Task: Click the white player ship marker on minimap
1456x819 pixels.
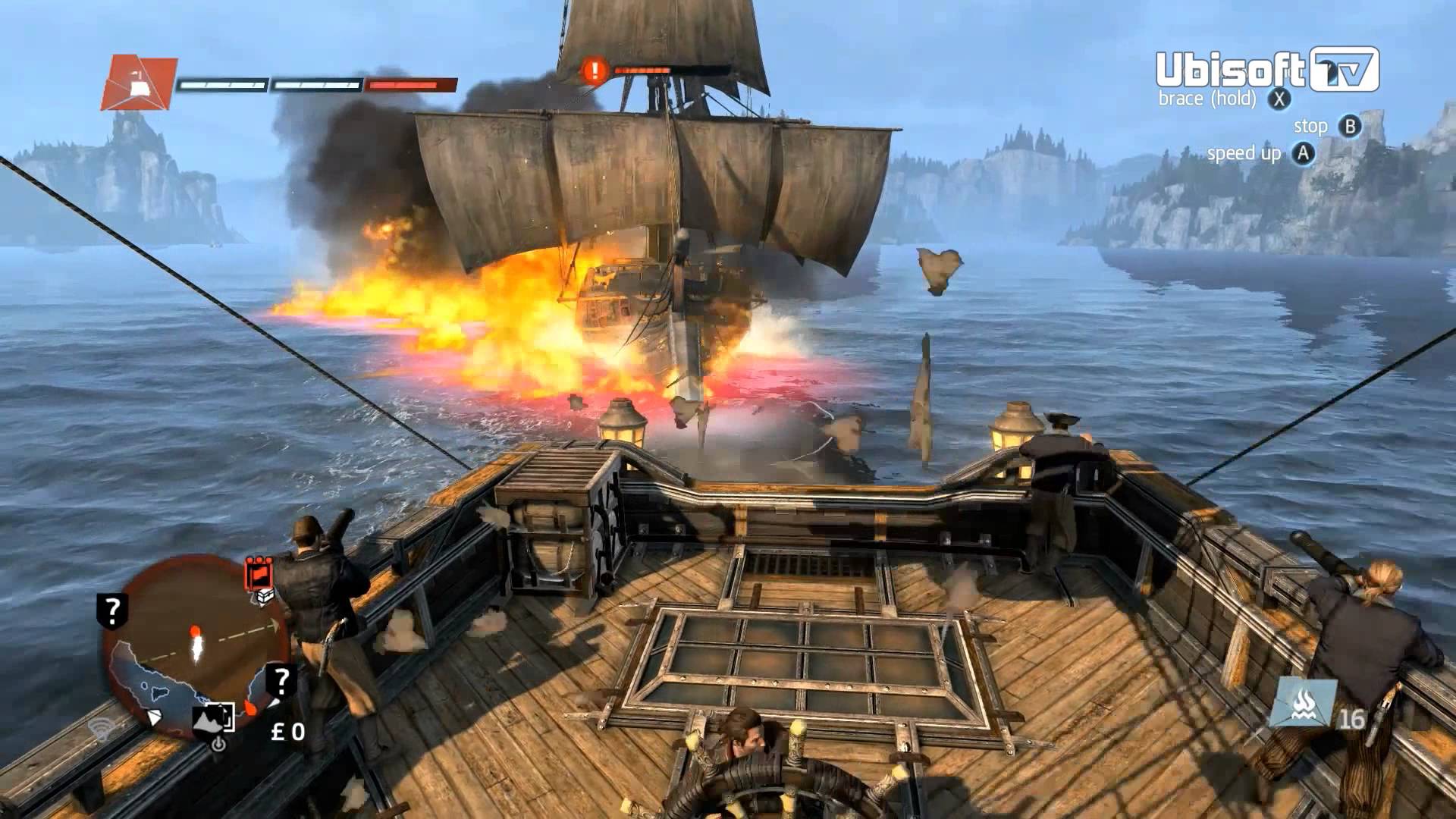Action: (x=197, y=647)
